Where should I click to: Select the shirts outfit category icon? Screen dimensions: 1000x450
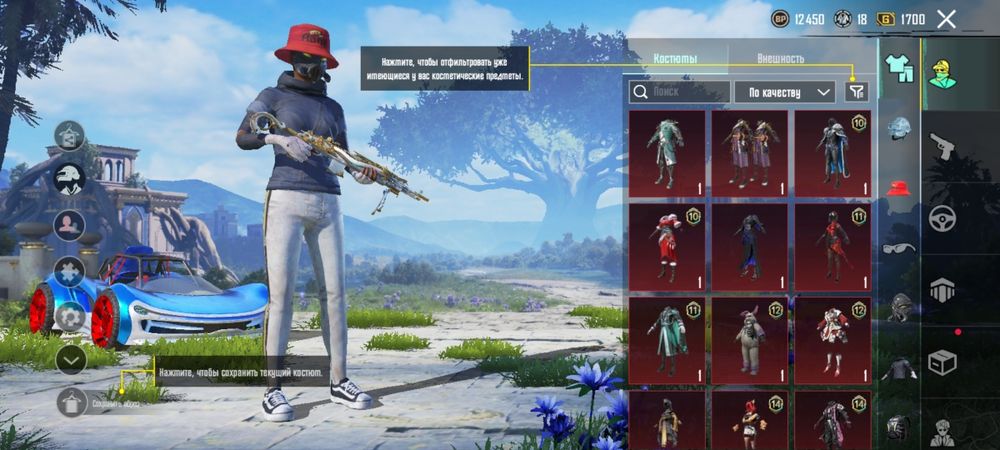[x=900, y=67]
